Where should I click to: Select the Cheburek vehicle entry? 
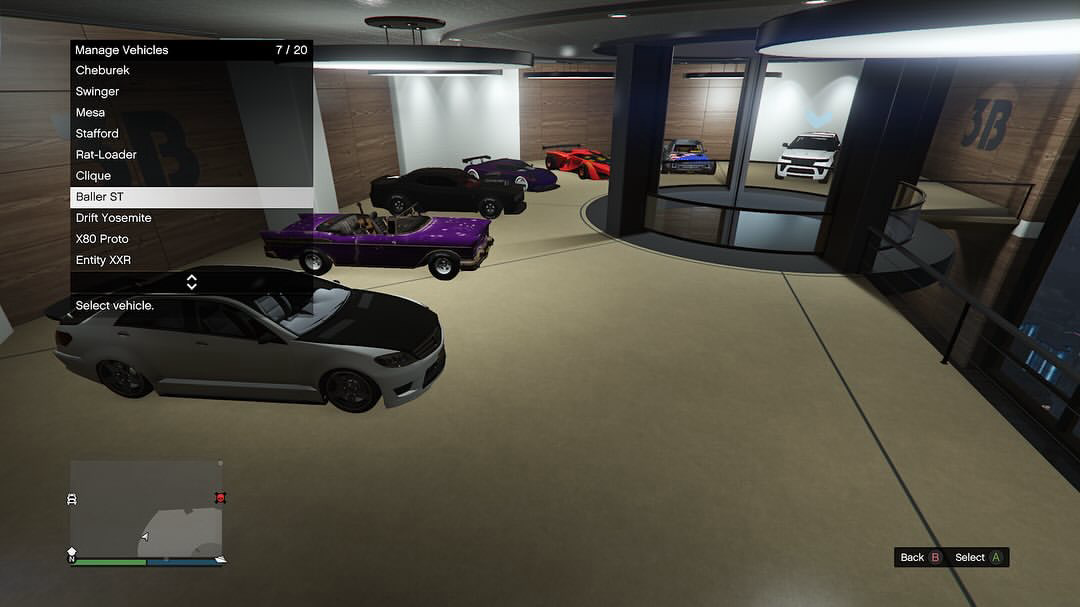[x=191, y=71]
